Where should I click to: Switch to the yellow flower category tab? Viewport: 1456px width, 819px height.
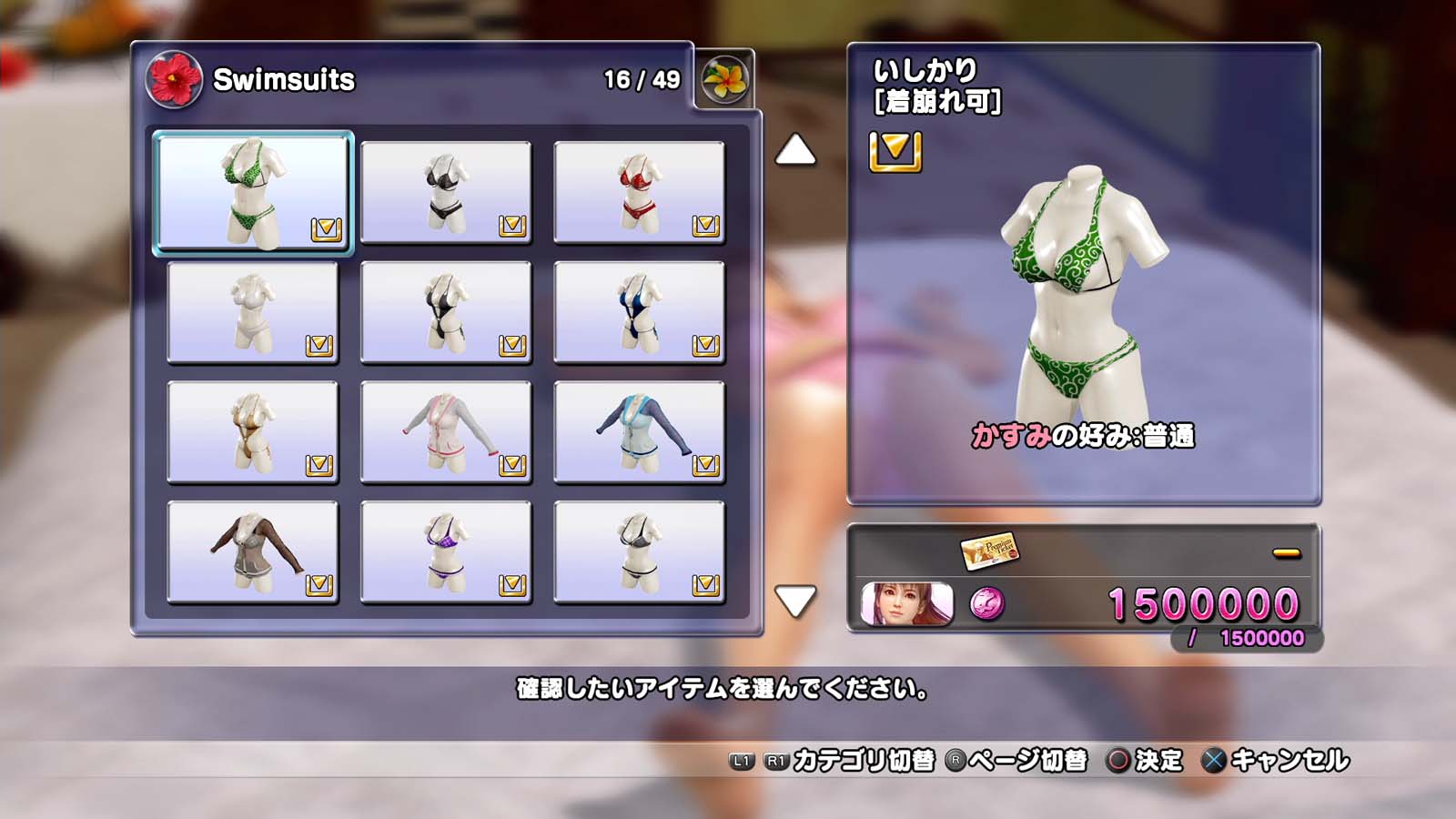click(724, 79)
